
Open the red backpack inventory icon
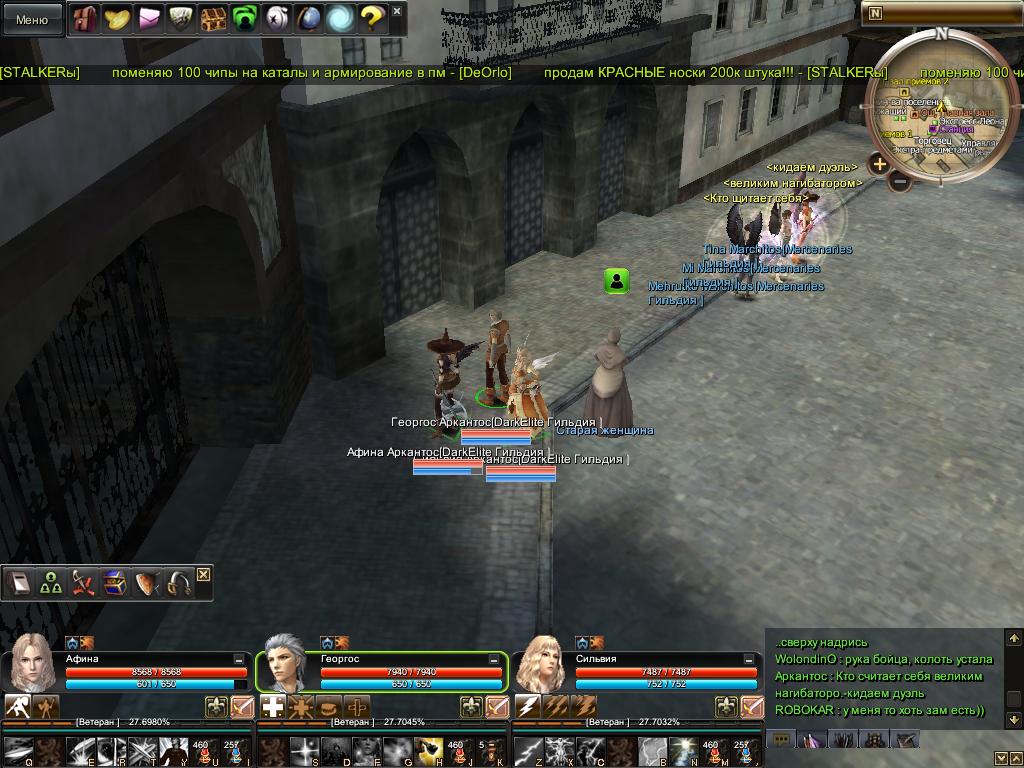coord(84,18)
